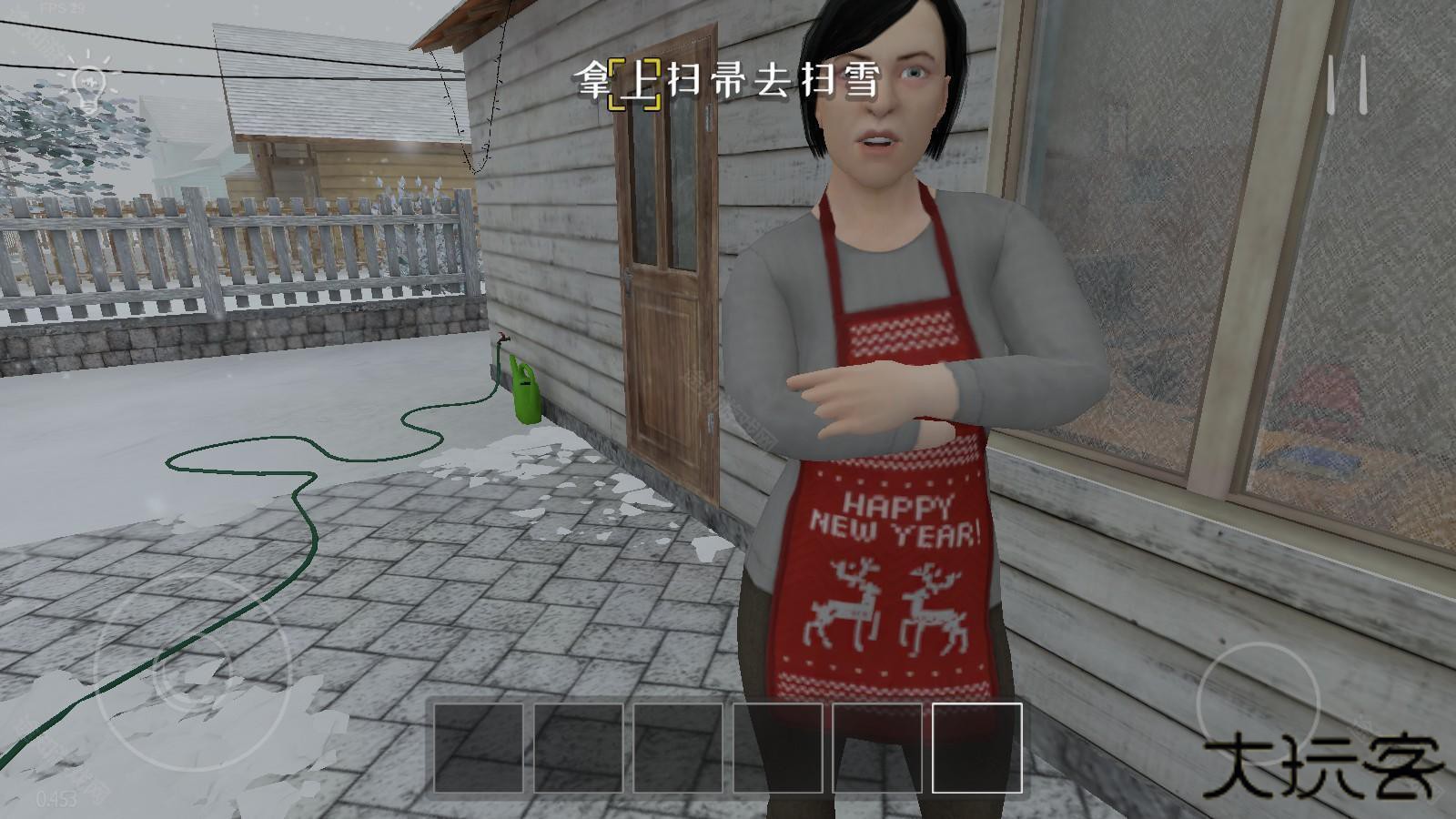
Task: Tap the bracketed highlight around 上 in objective
Action: pos(637,82)
